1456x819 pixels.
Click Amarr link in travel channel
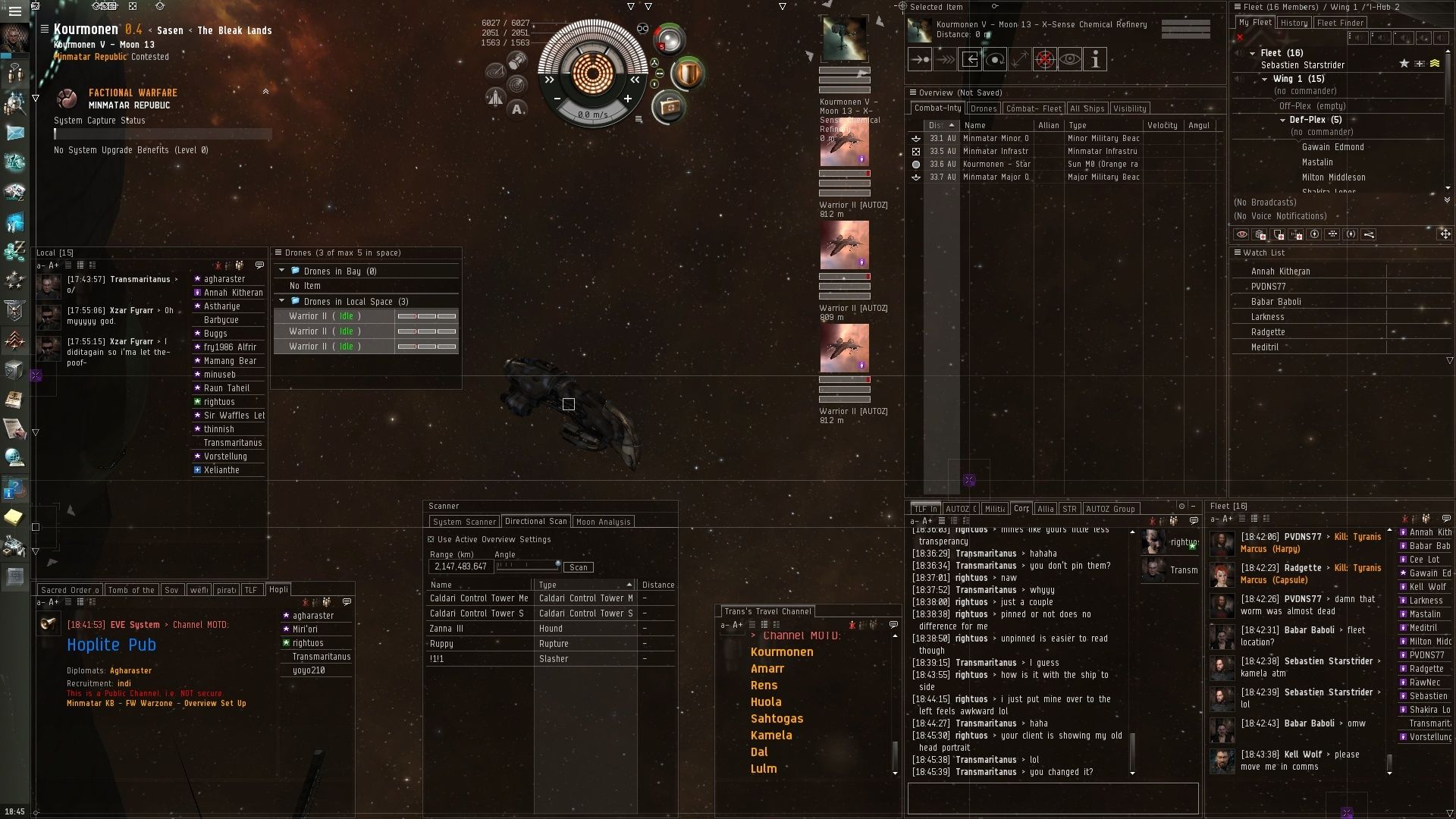click(x=767, y=669)
